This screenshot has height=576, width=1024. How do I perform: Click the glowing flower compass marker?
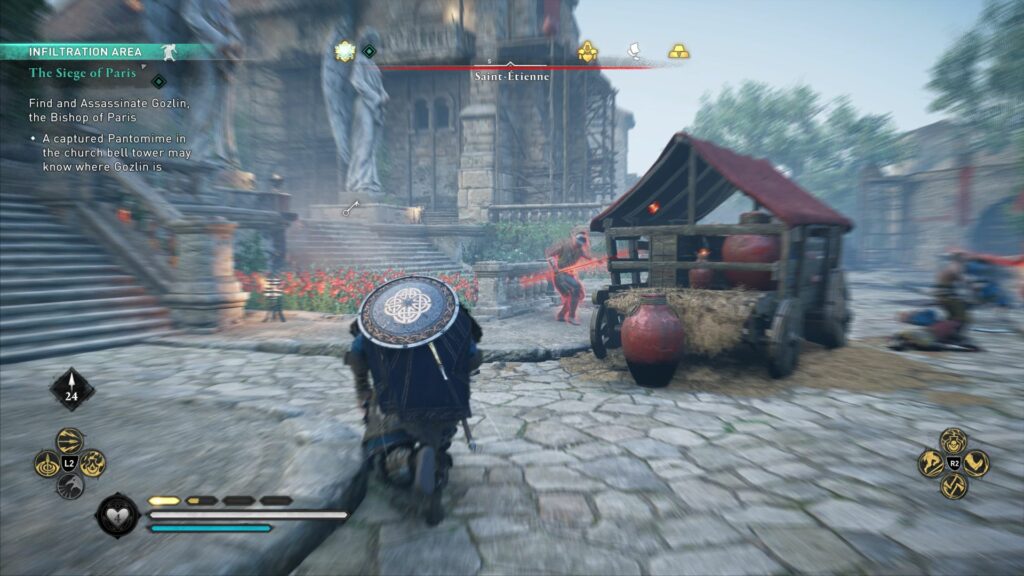tap(346, 51)
